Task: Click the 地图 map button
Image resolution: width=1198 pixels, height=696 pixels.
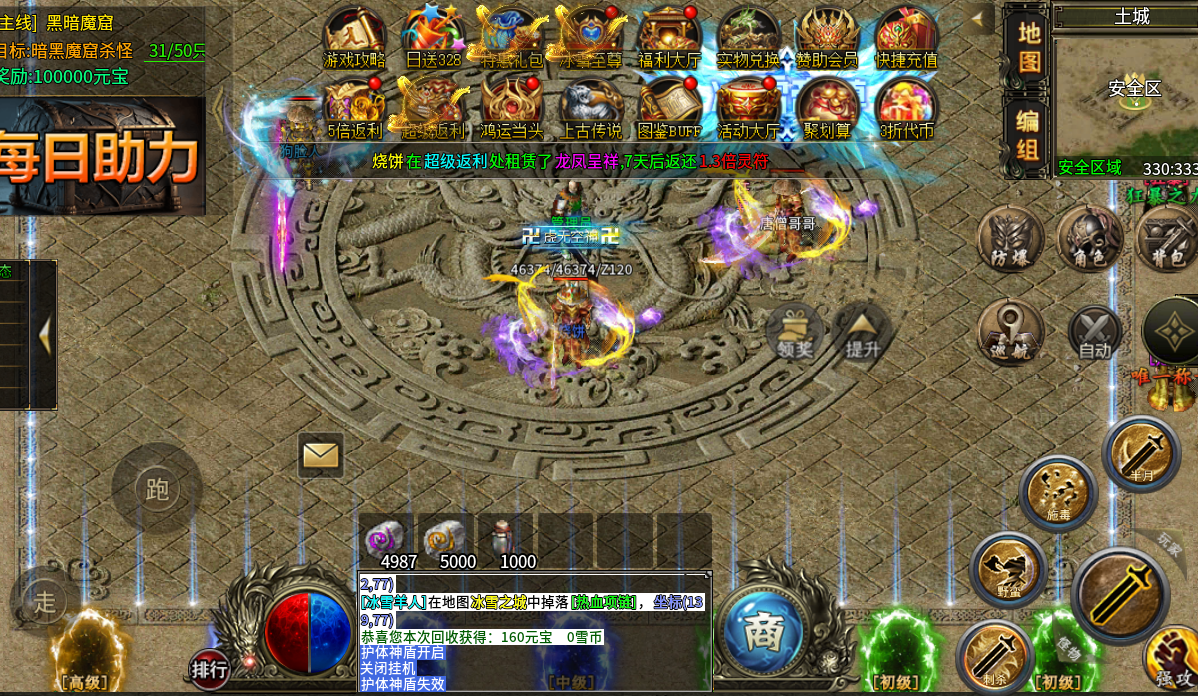Action: coord(1028,45)
